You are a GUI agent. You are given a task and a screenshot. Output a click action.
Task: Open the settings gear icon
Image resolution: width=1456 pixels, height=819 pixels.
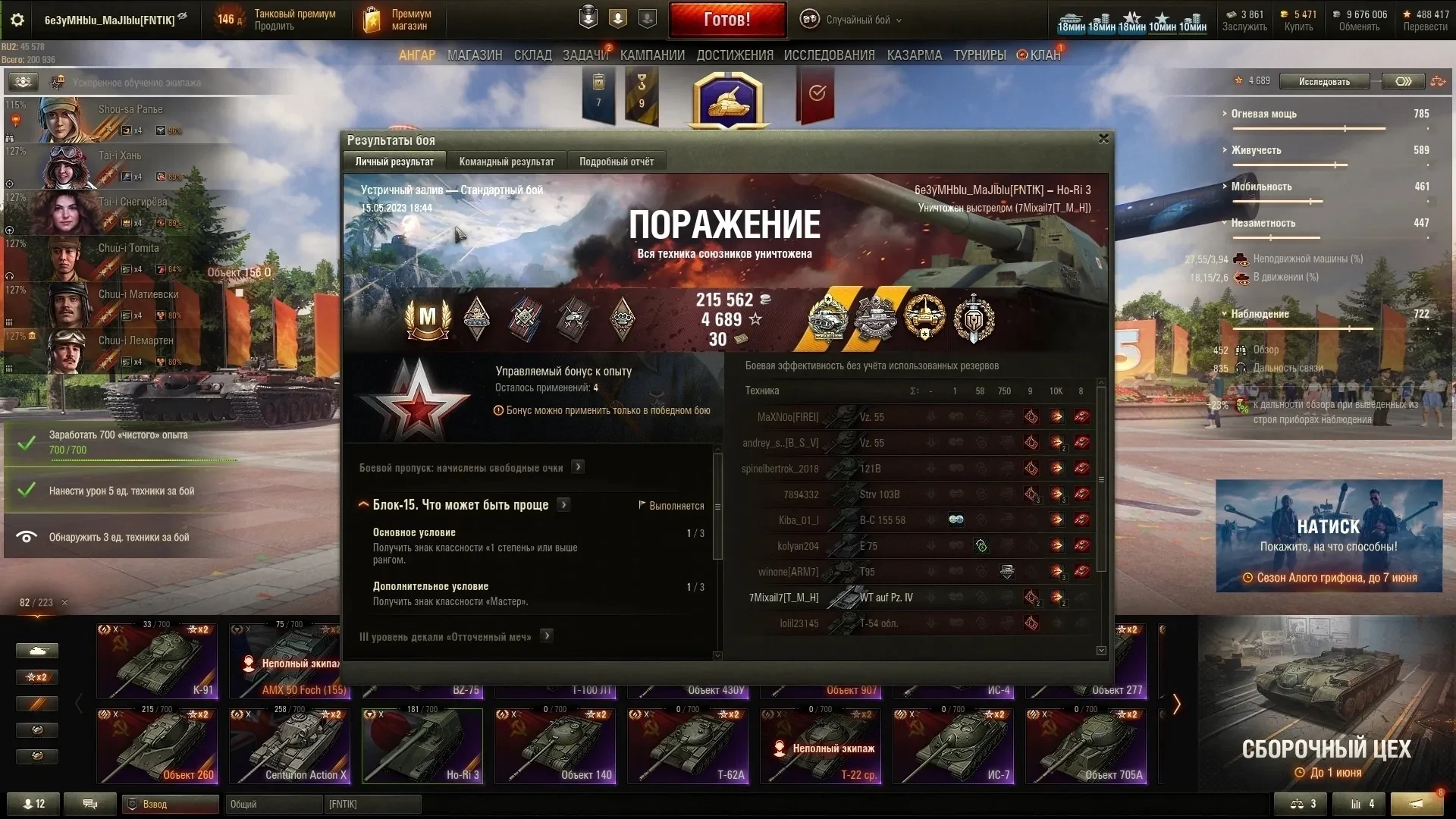pyautogui.click(x=17, y=20)
